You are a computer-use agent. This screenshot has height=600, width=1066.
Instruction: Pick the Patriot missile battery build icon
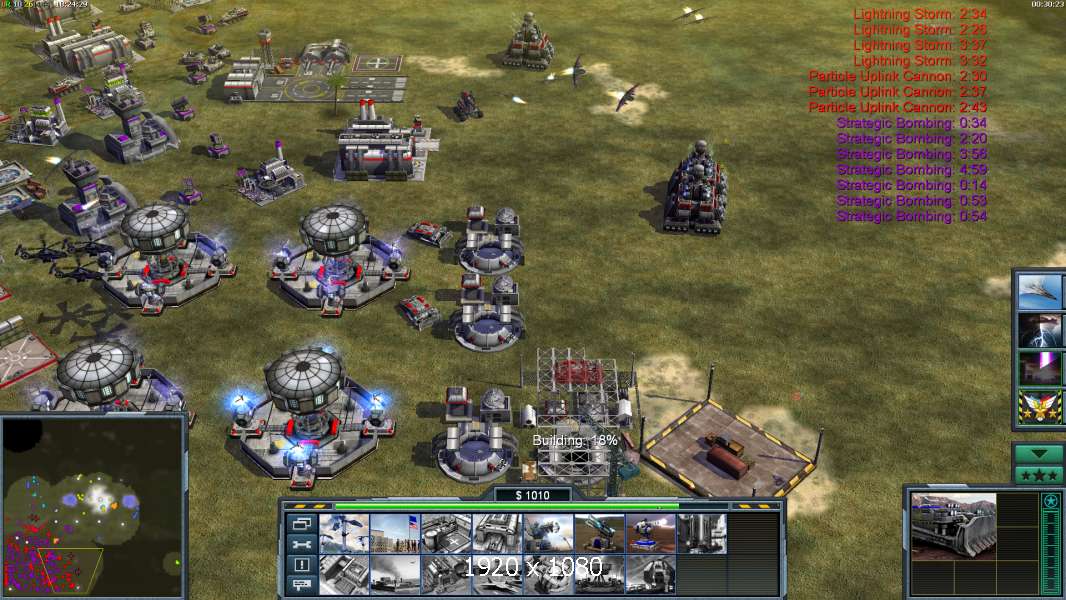pos(600,533)
